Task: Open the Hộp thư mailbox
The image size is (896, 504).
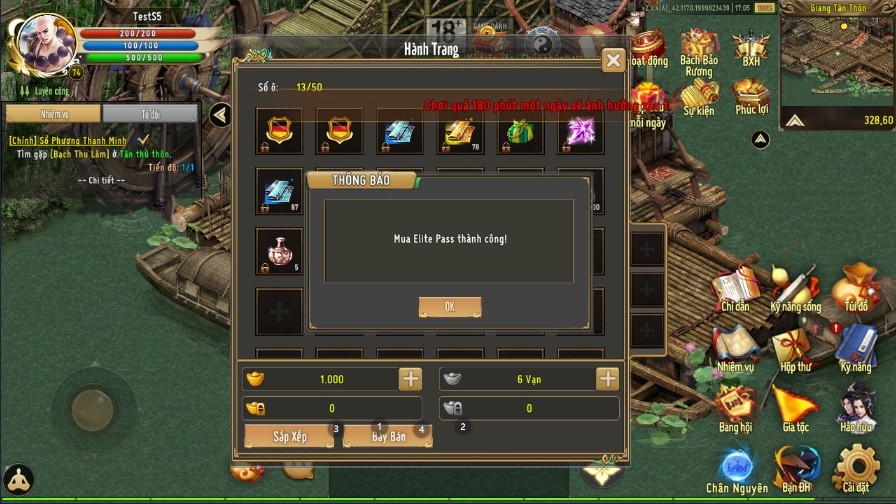Action: 796,349
